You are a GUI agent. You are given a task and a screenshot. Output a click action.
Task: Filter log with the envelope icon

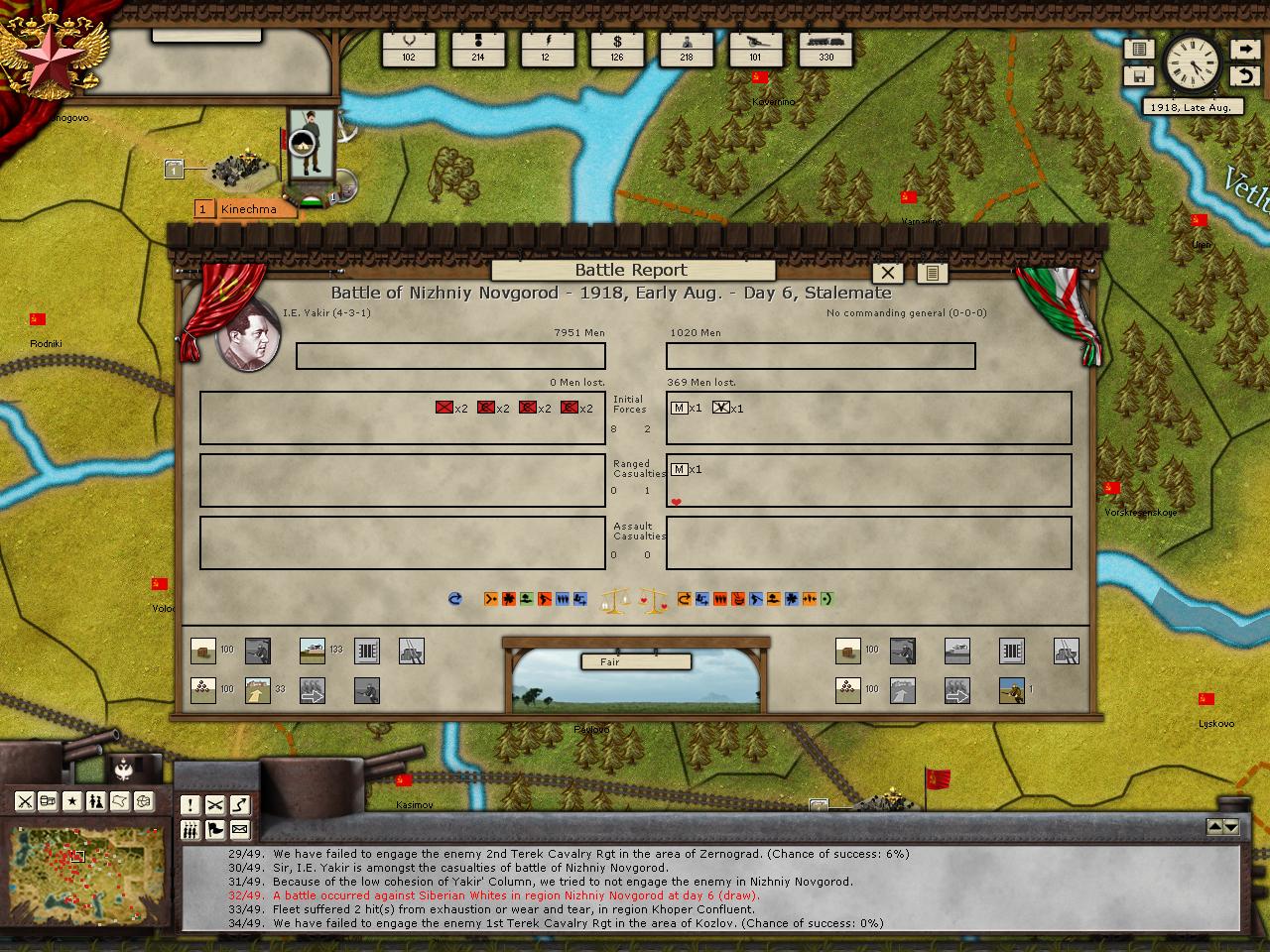coord(239,830)
